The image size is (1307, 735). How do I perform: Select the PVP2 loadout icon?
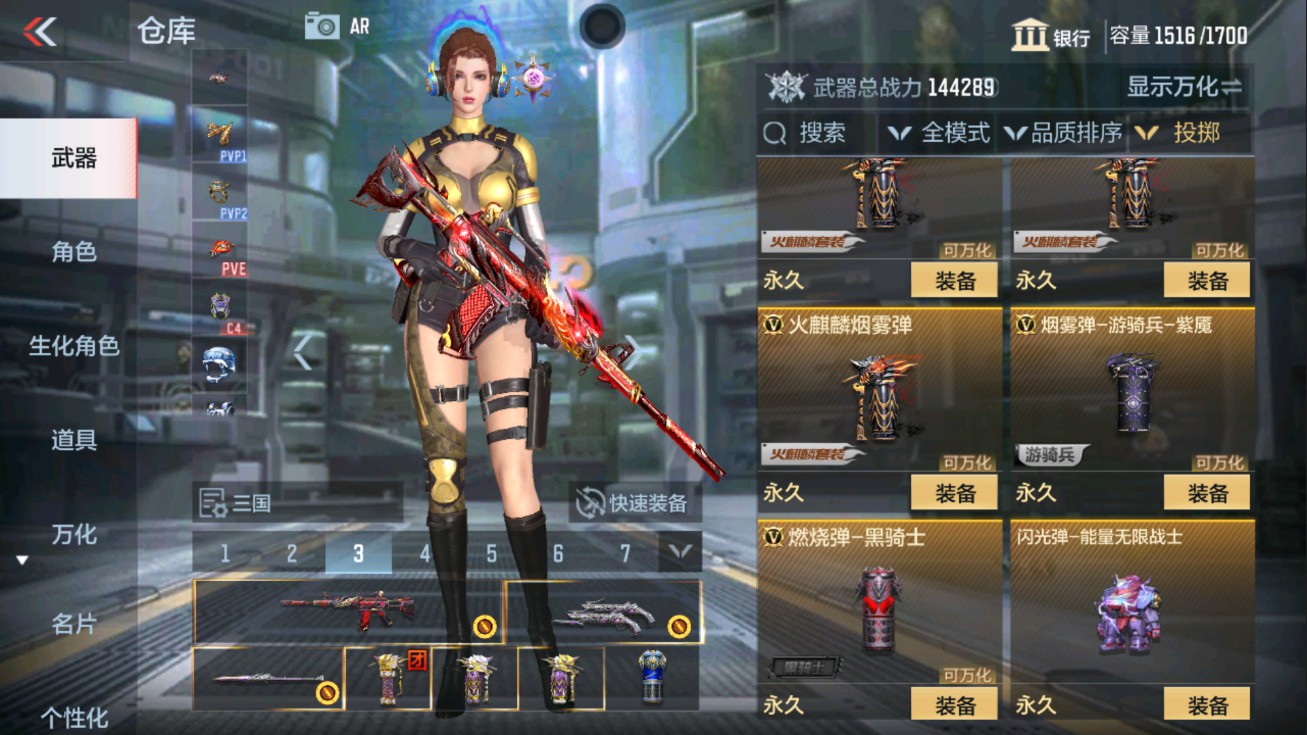(x=222, y=187)
